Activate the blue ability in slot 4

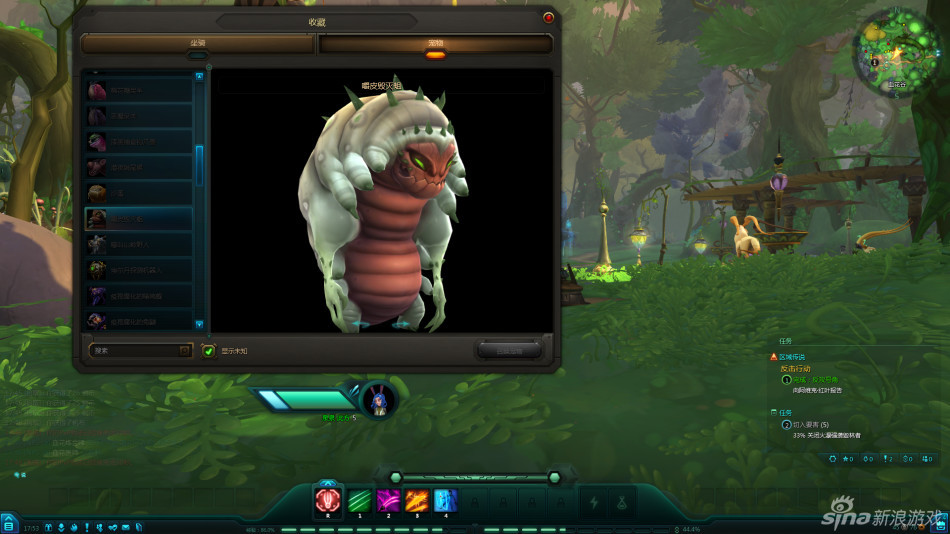pyautogui.click(x=445, y=499)
